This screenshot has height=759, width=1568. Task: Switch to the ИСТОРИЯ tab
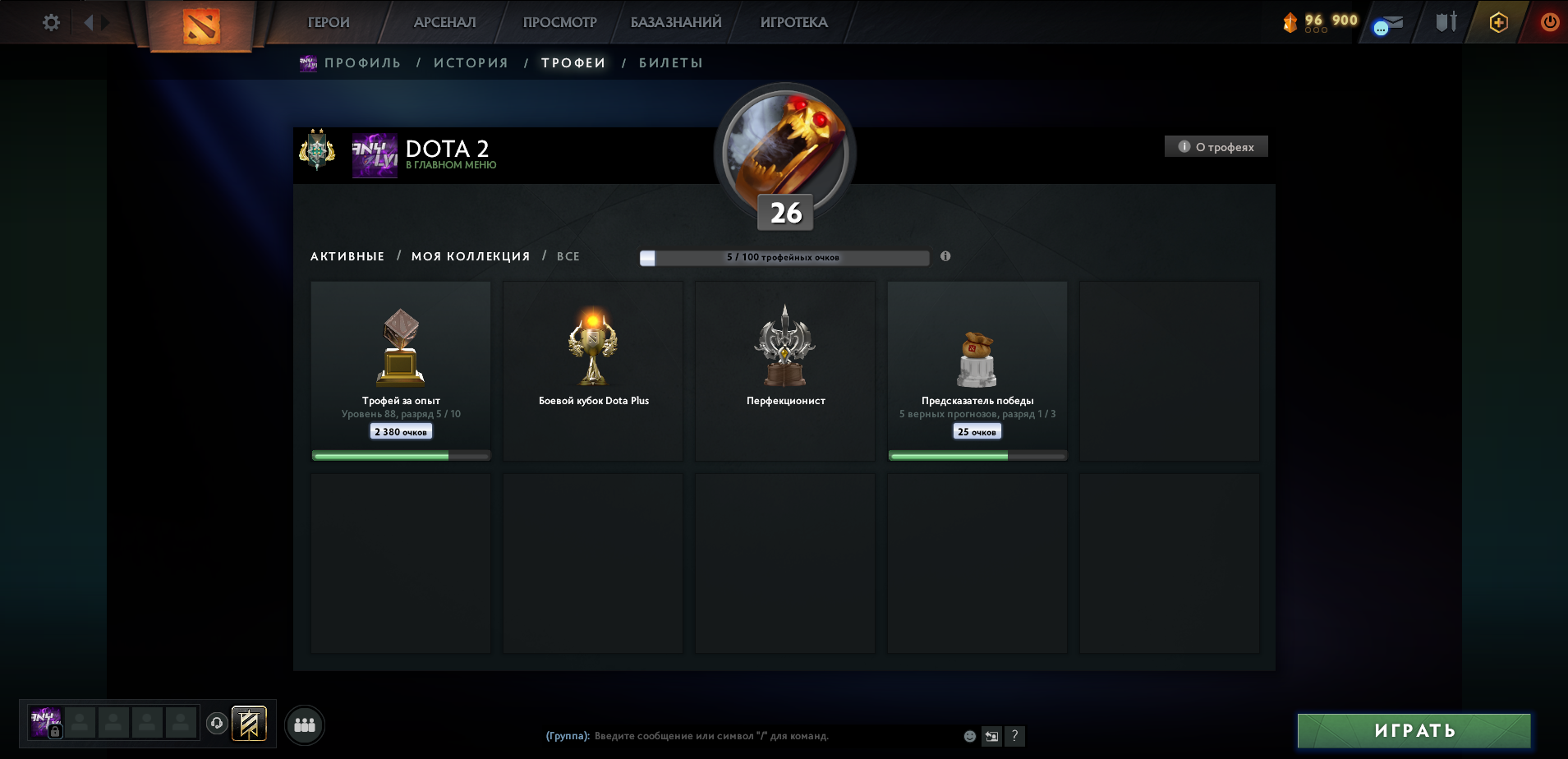click(471, 62)
